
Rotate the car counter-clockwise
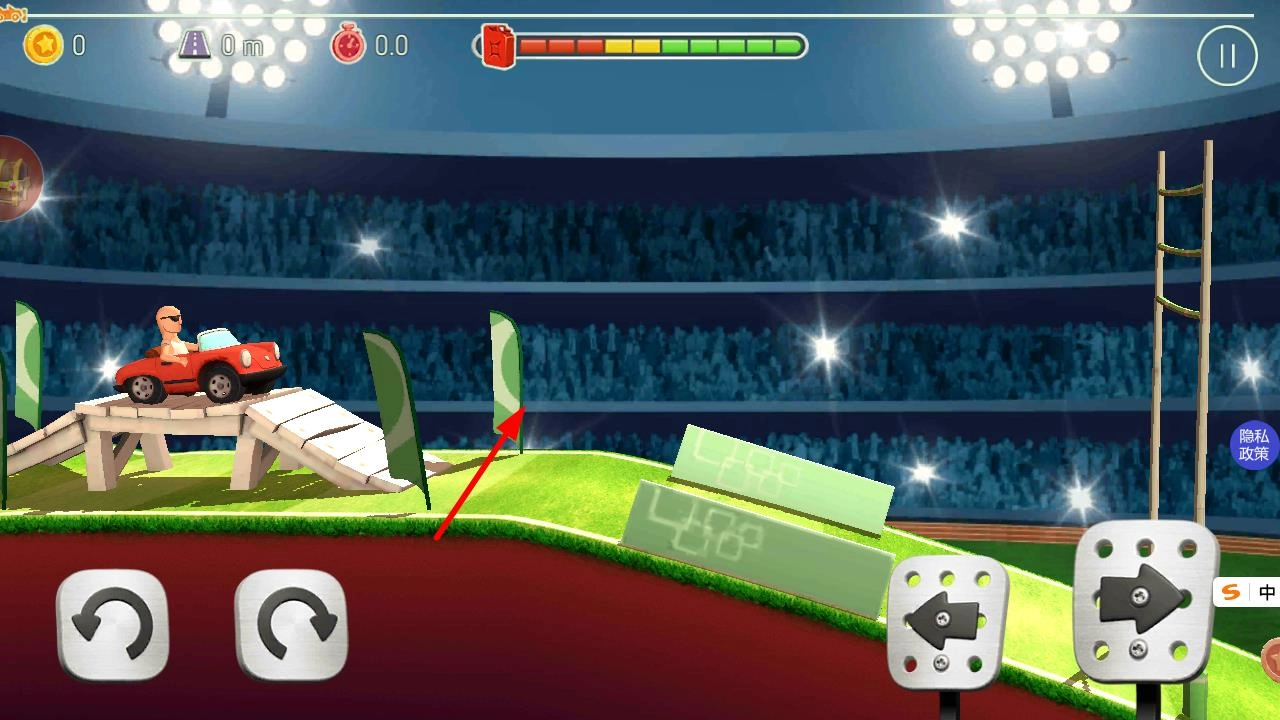112,625
